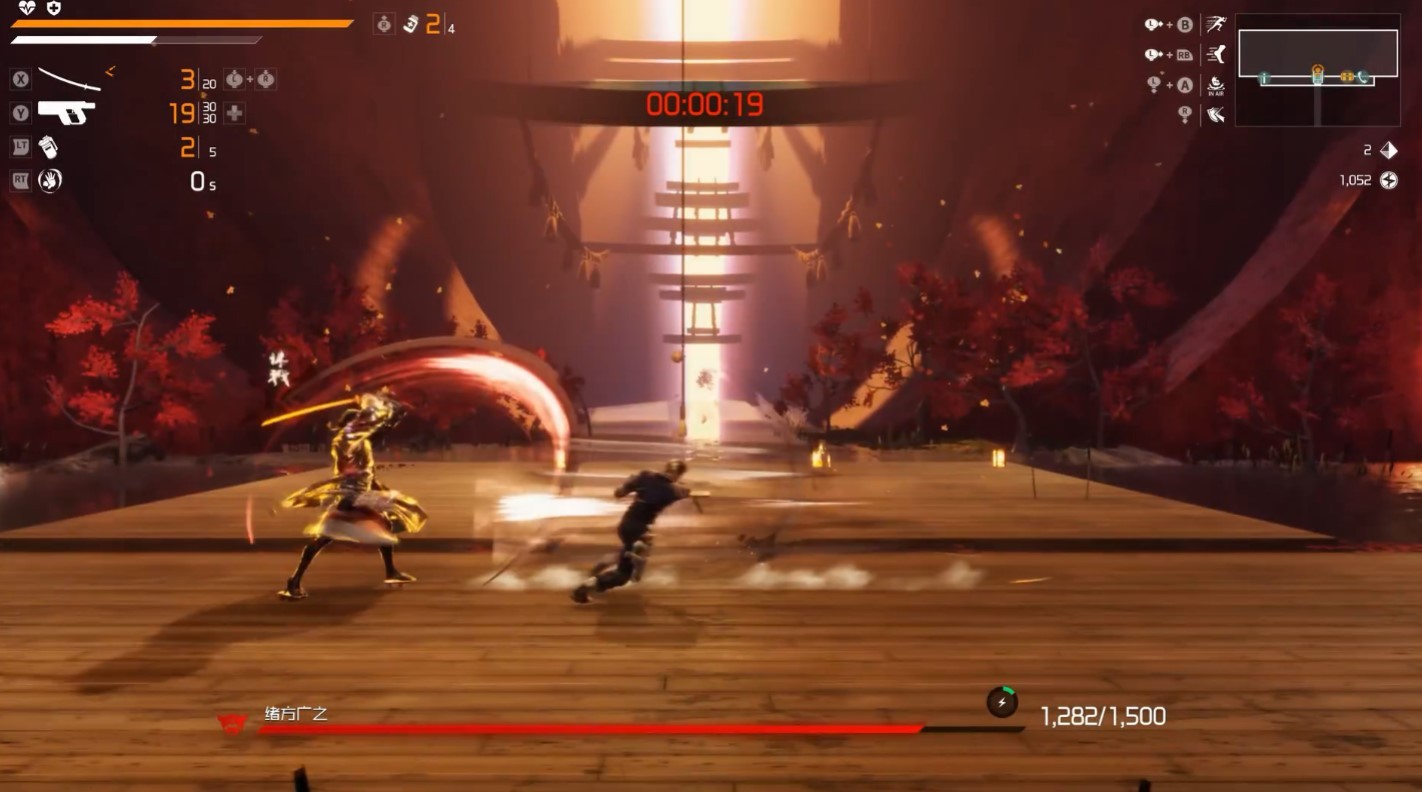Image resolution: width=1422 pixels, height=792 pixels.
Task: Click the dodge shoe with arrows icon
Action: tap(1216, 115)
